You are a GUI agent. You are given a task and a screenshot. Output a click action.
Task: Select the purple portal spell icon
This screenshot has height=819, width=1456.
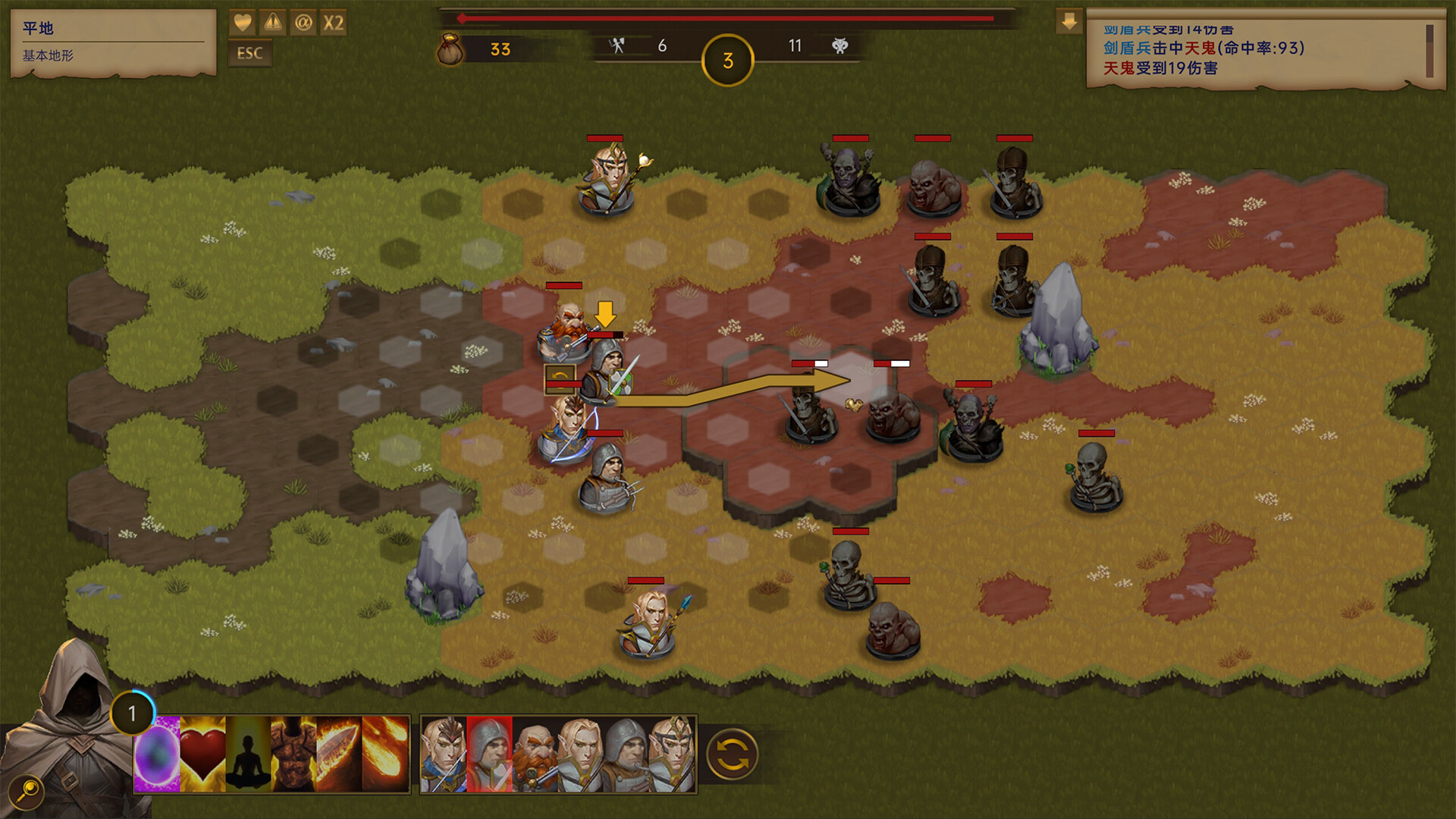pos(155,751)
